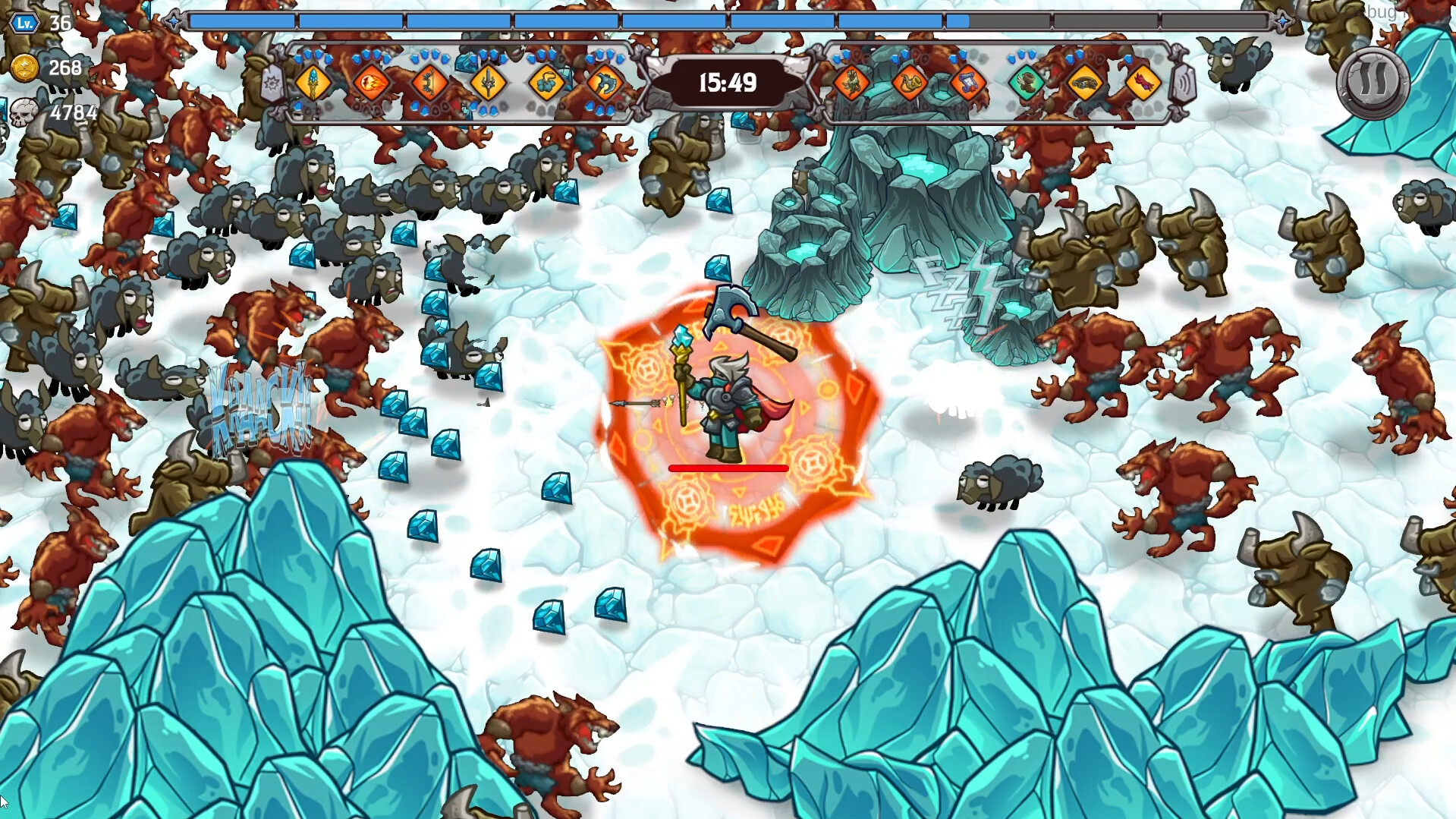The width and height of the screenshot is (1456, 819).
Task: Click the Lv. 36 level badge
Action: [24, 22]
